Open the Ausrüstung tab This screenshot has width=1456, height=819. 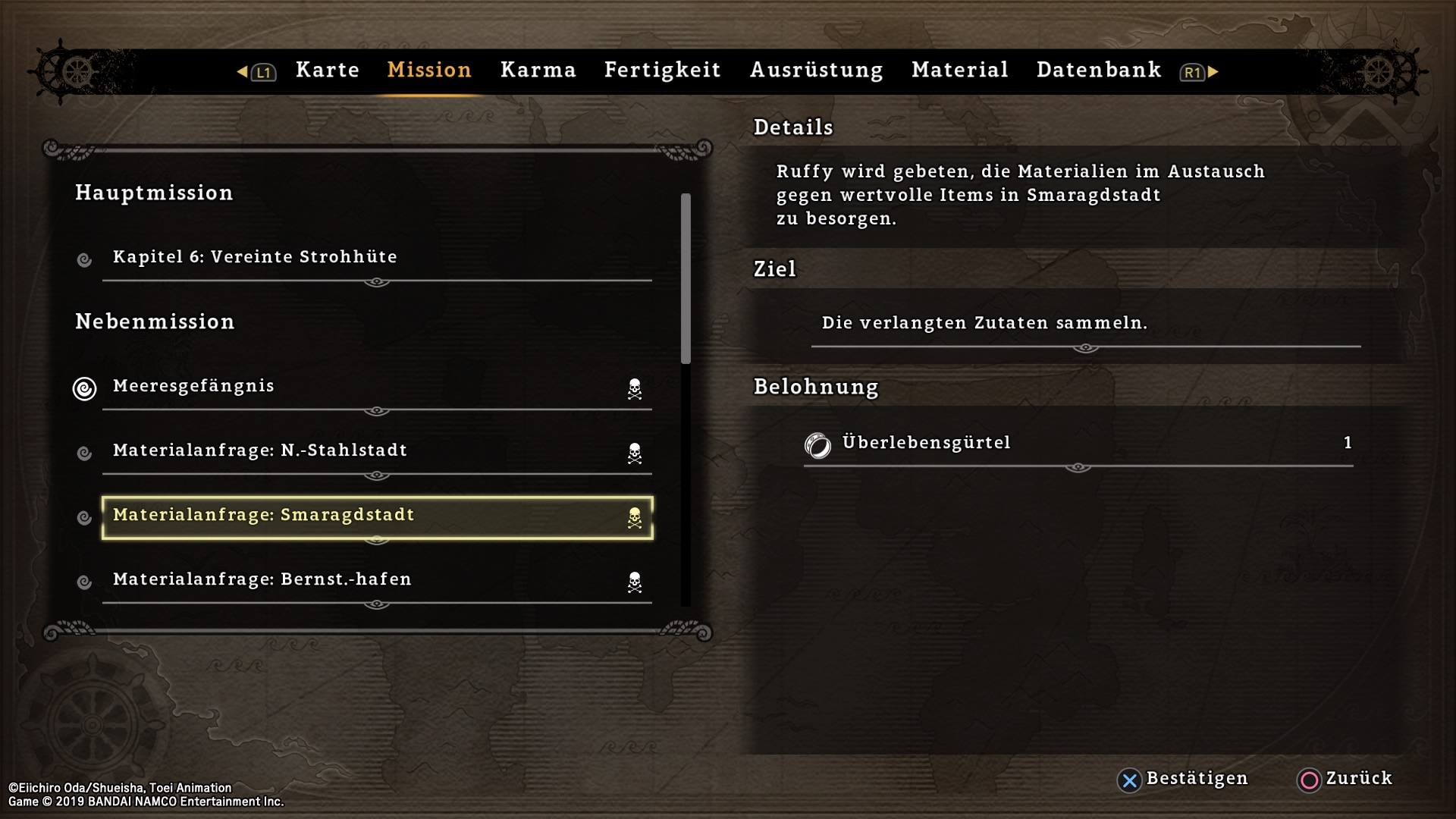pyautogui.click(x=816, y=70)
